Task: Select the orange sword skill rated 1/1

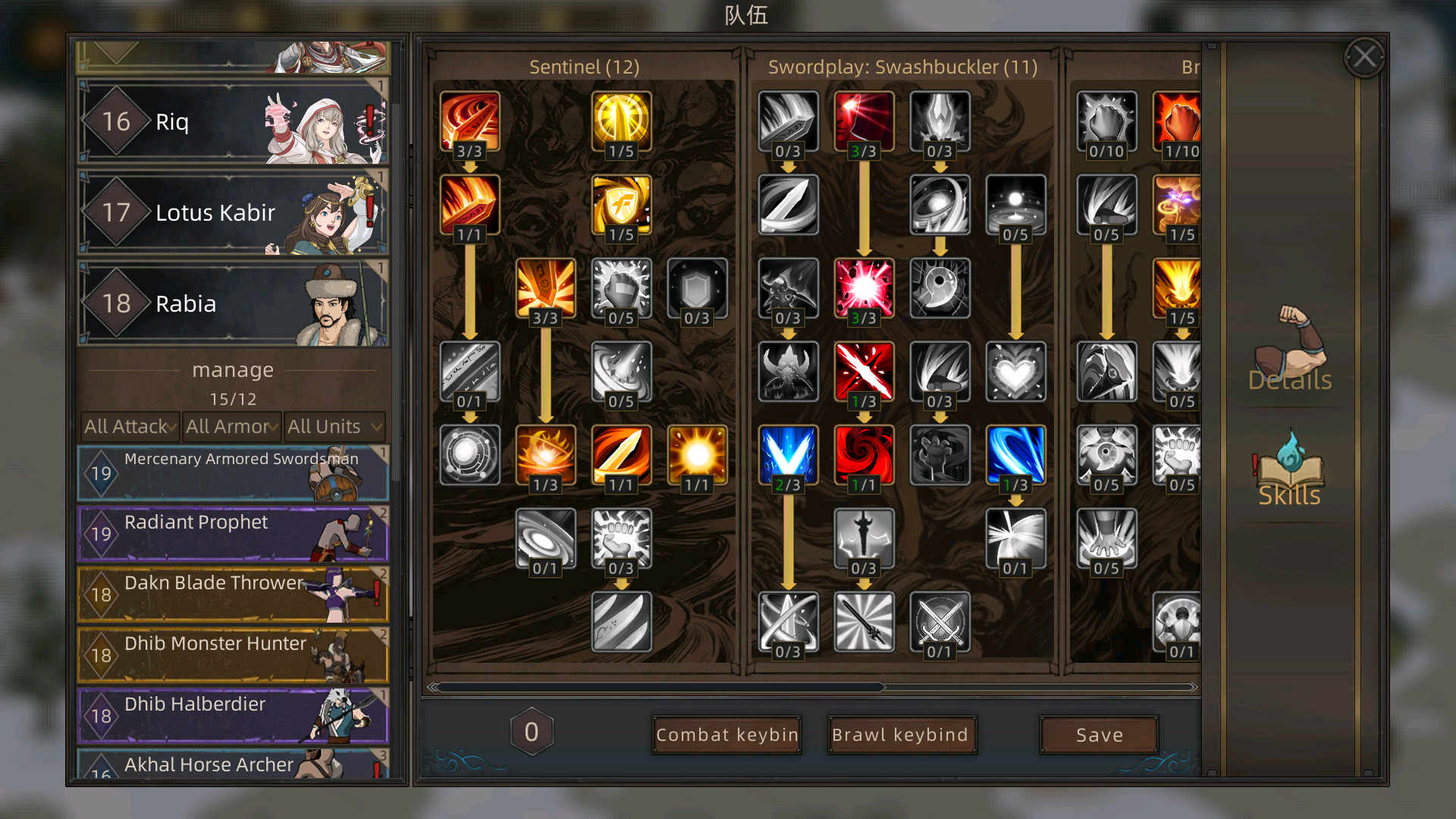Action: [622, 455]
